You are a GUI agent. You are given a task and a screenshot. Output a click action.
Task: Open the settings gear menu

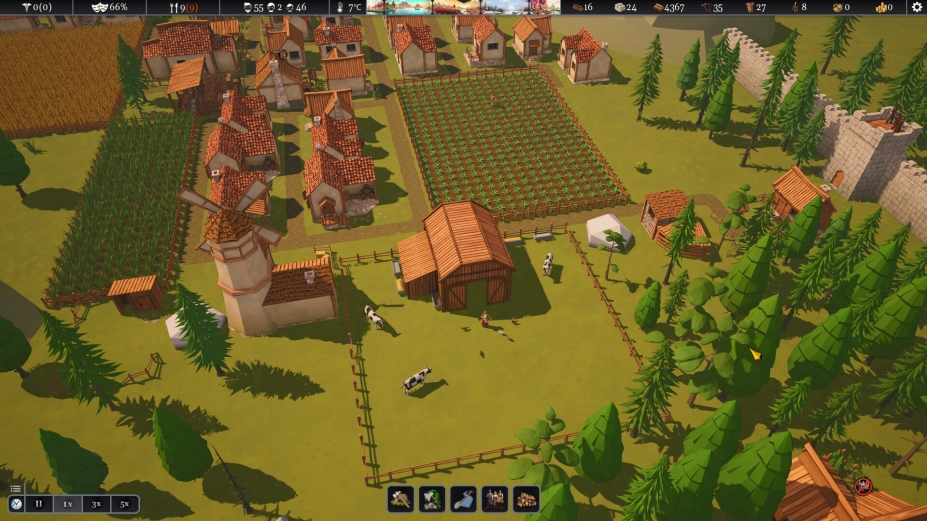click(916, 7)
